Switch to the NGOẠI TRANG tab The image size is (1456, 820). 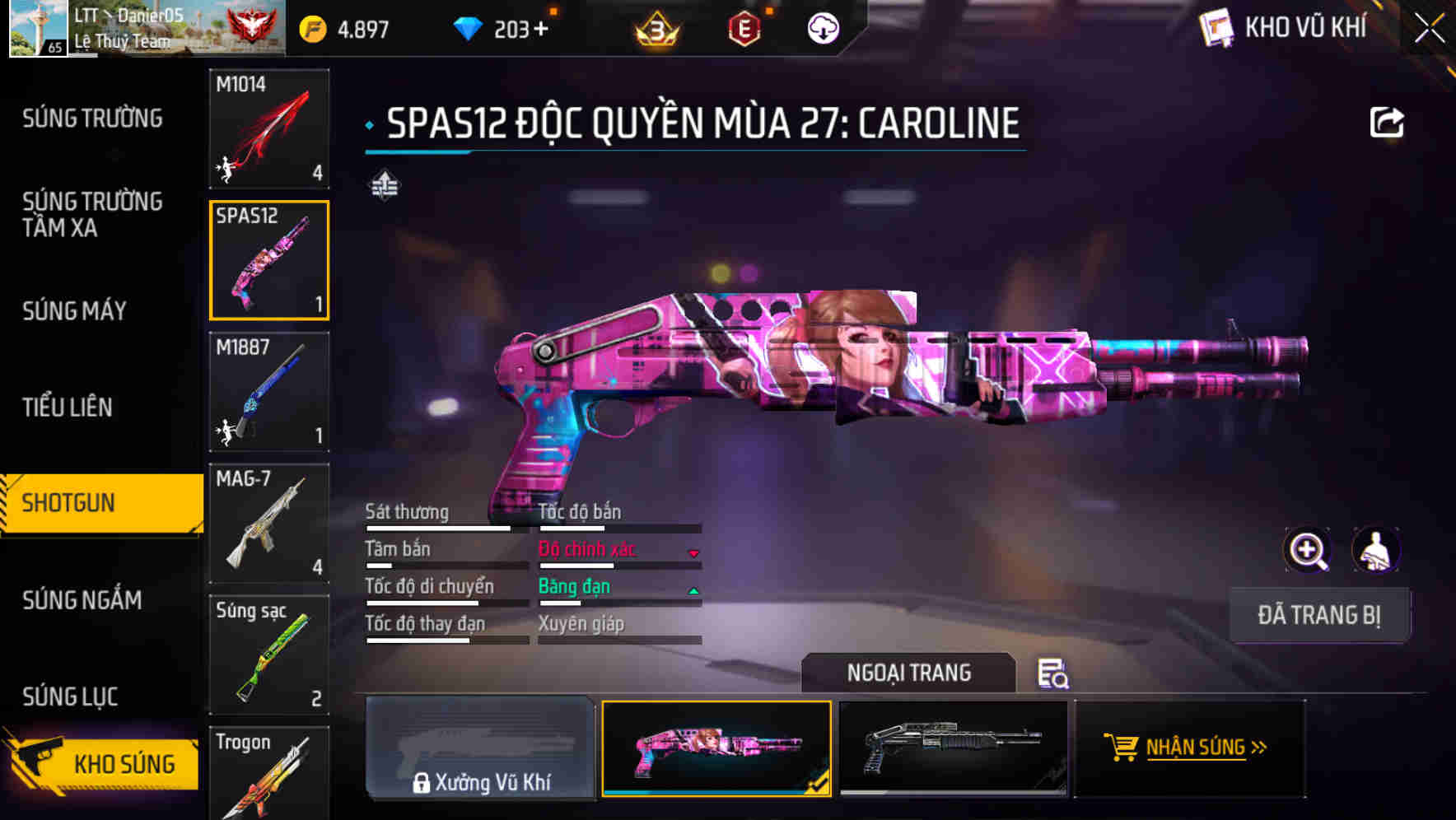tap(909, 672)
